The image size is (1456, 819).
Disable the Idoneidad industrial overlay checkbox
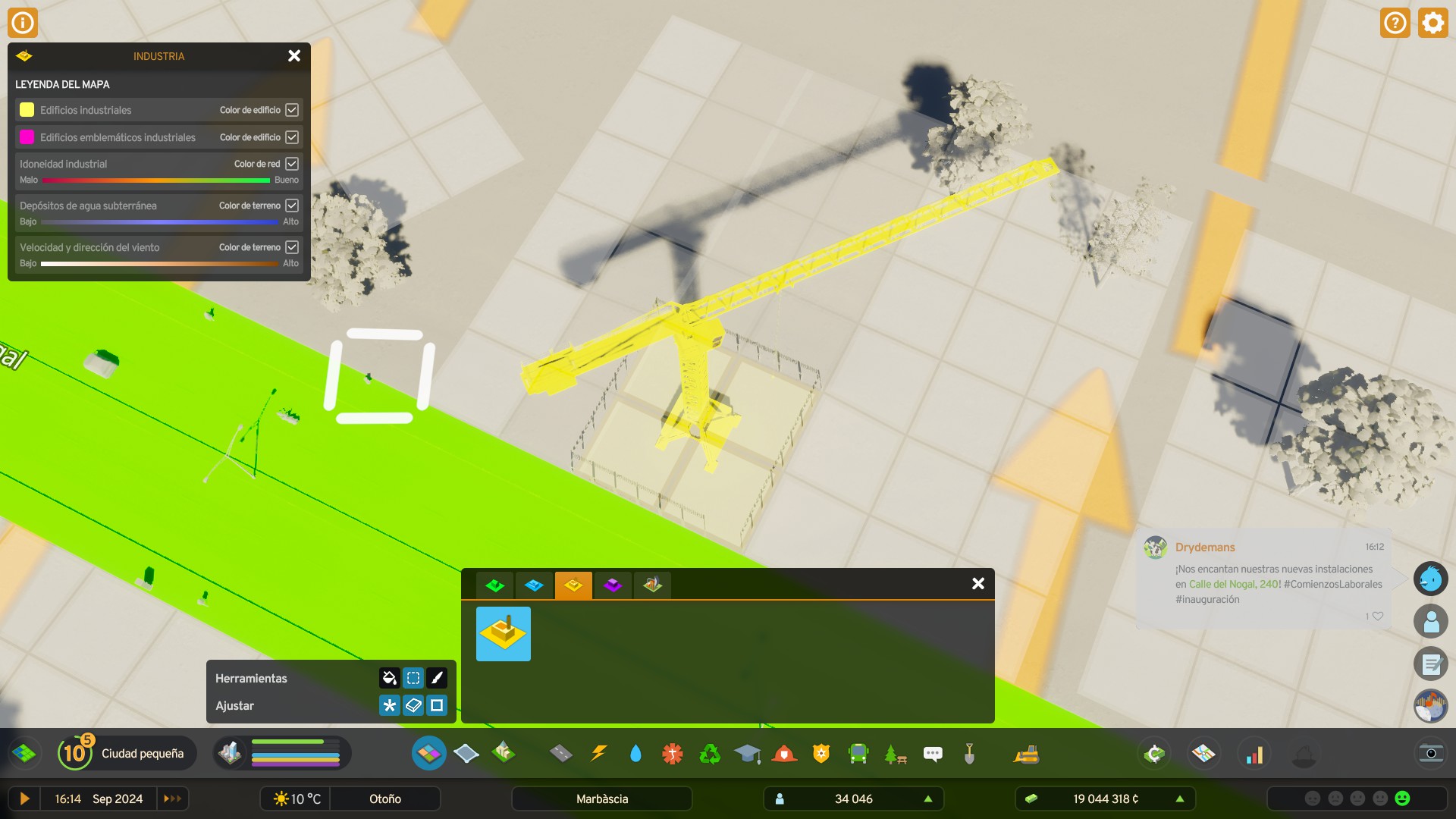293,163
